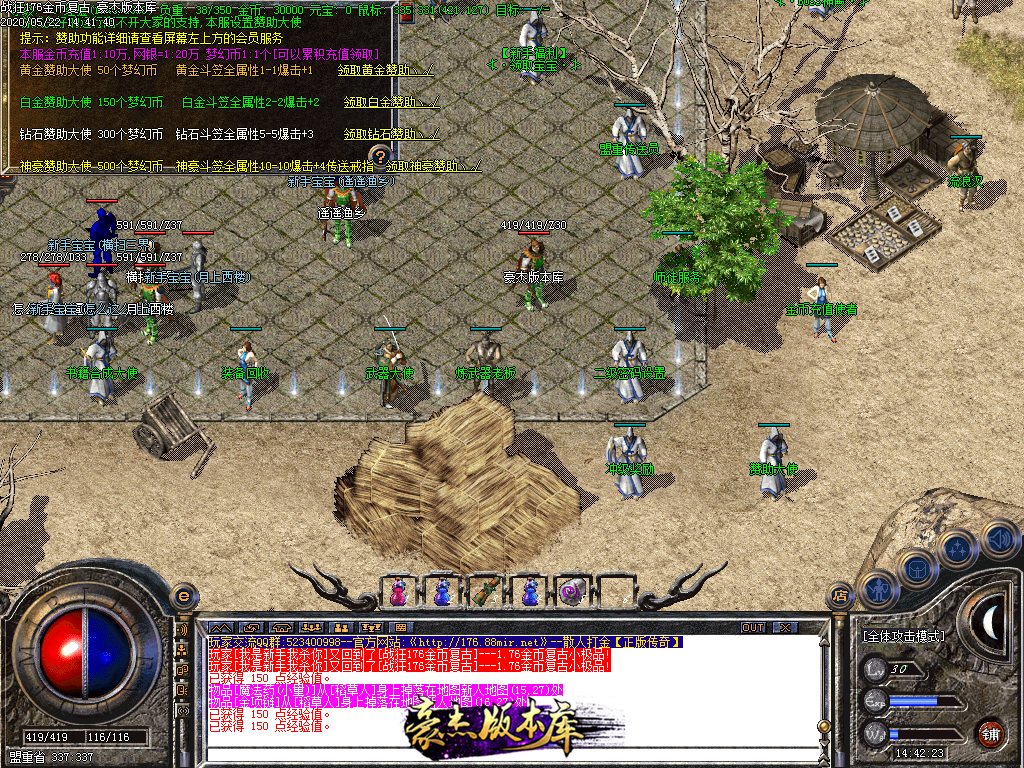Viewport: 1024px width, 768px height.
Task: Close the chat panel with X
Action: 785,627
